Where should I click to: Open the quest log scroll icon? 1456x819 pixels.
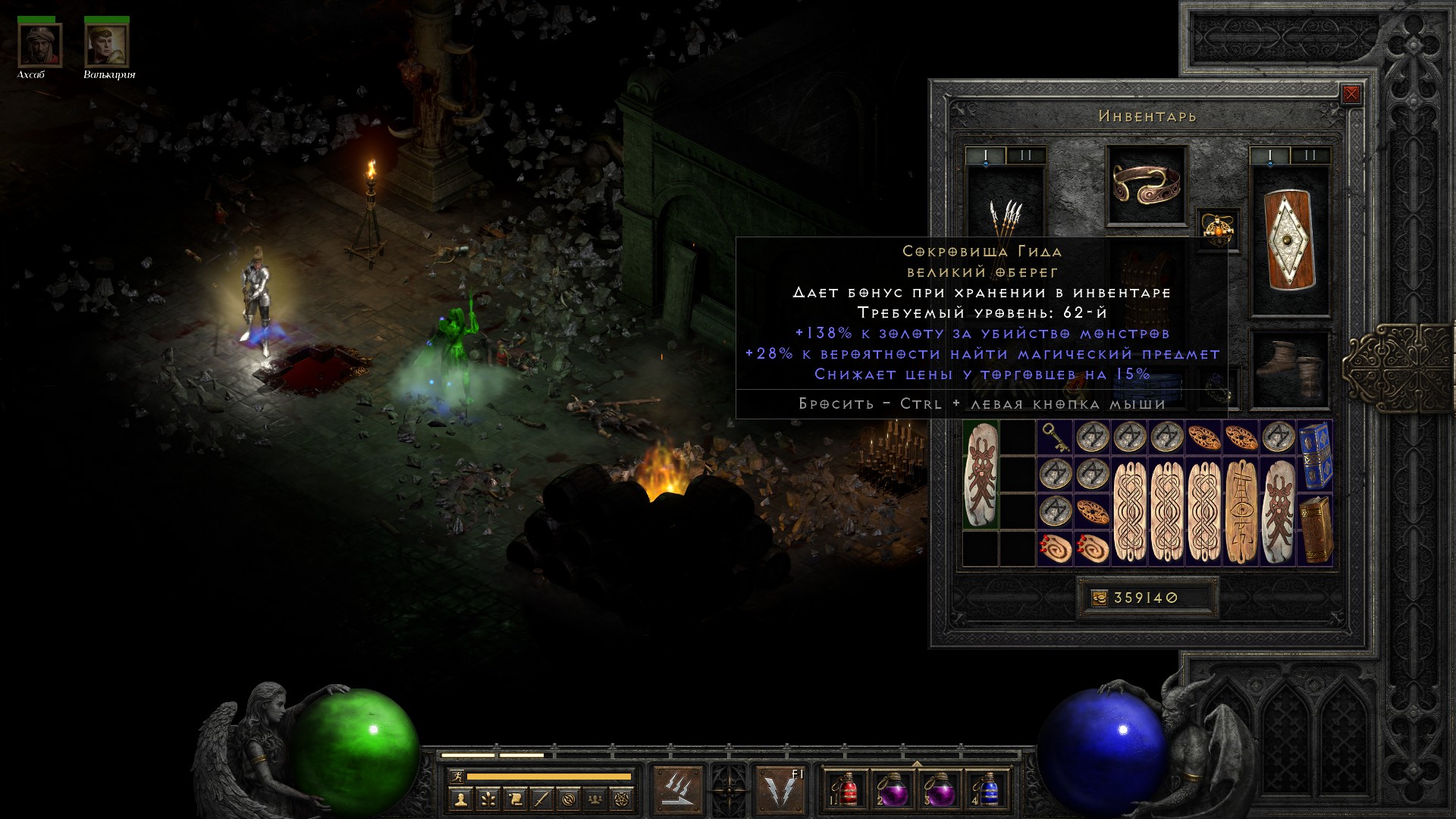[514, 799]
